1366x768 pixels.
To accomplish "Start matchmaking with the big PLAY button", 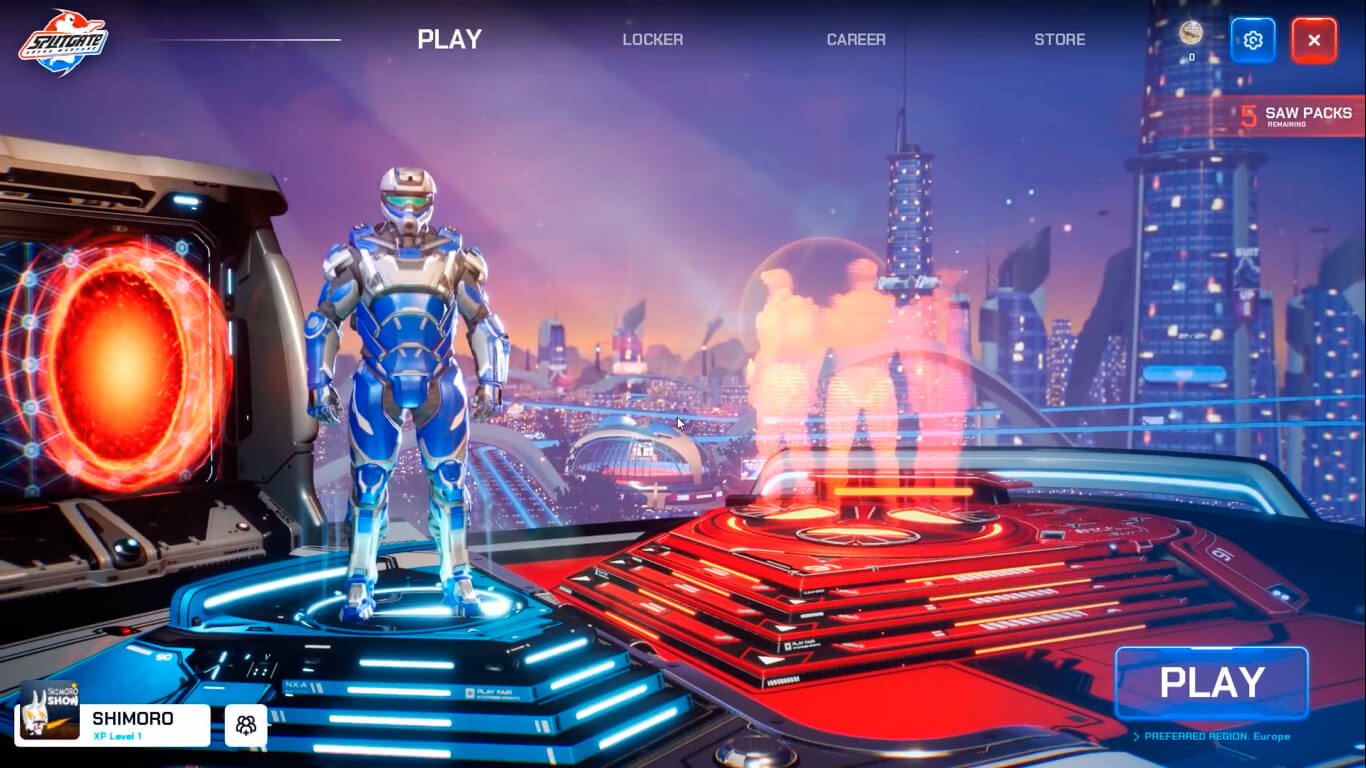I will [1211, 683].
